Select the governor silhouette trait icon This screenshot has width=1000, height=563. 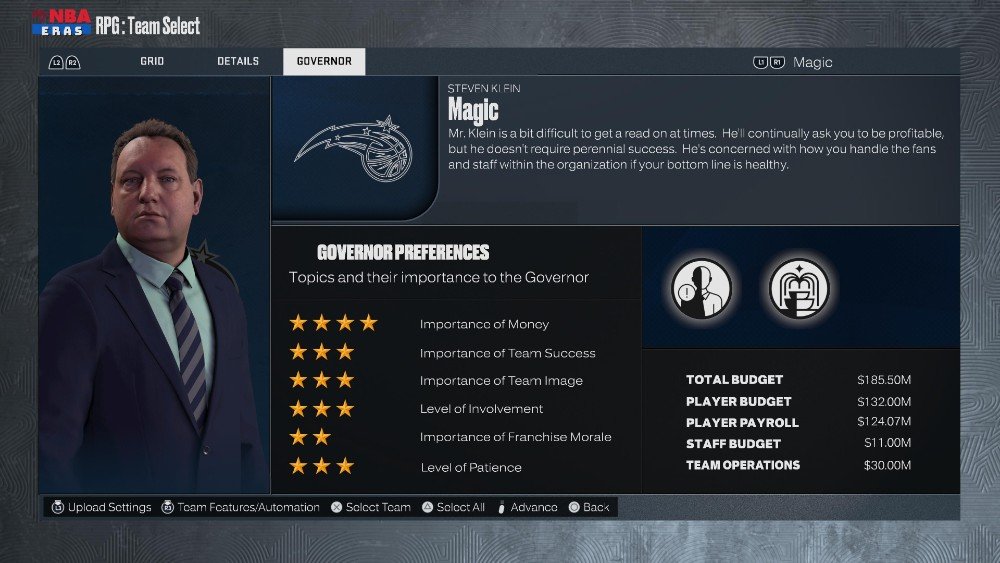(699, 287)
